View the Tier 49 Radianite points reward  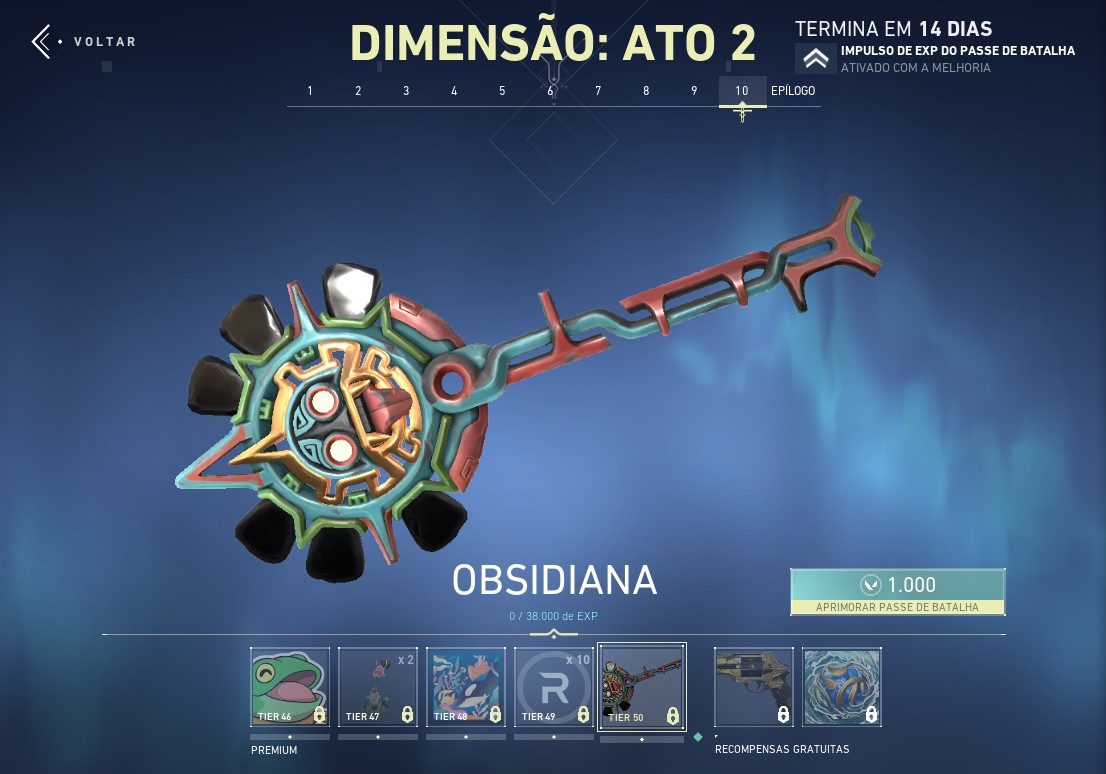click(553, 687)
